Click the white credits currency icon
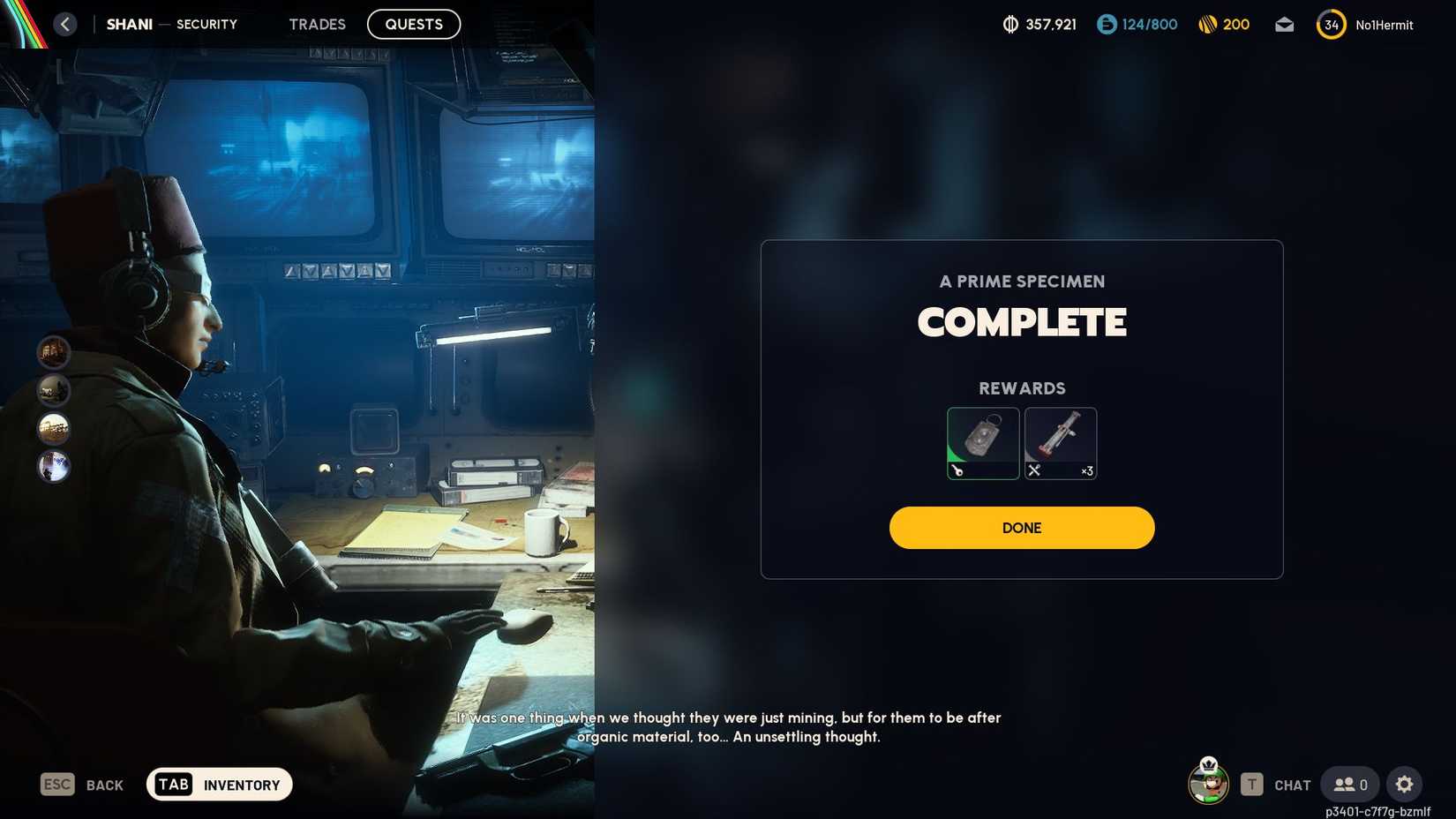1456x819 pixels. tap(1009, 25)
